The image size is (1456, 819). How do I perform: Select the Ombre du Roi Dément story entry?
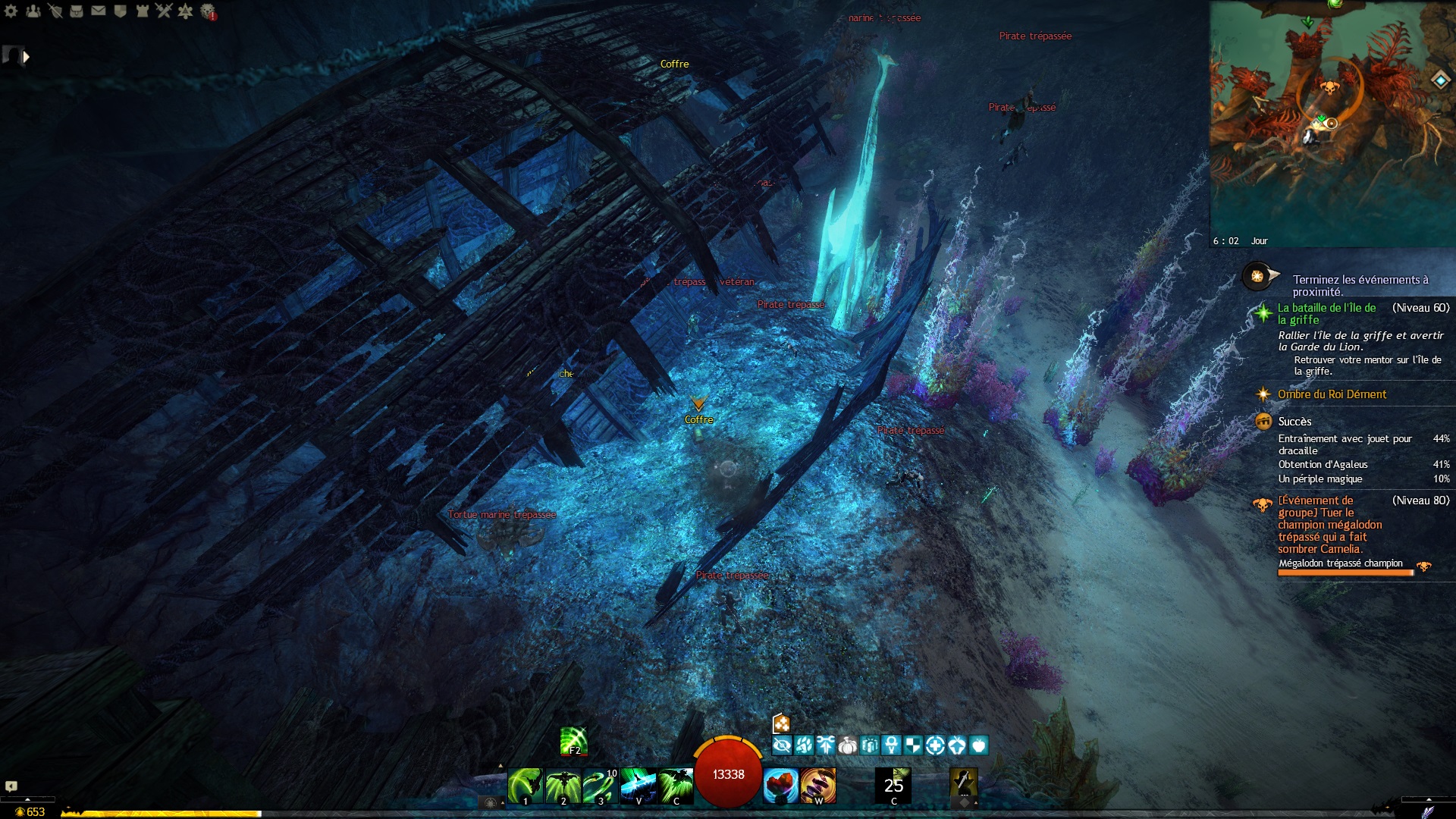(1332, 394)
